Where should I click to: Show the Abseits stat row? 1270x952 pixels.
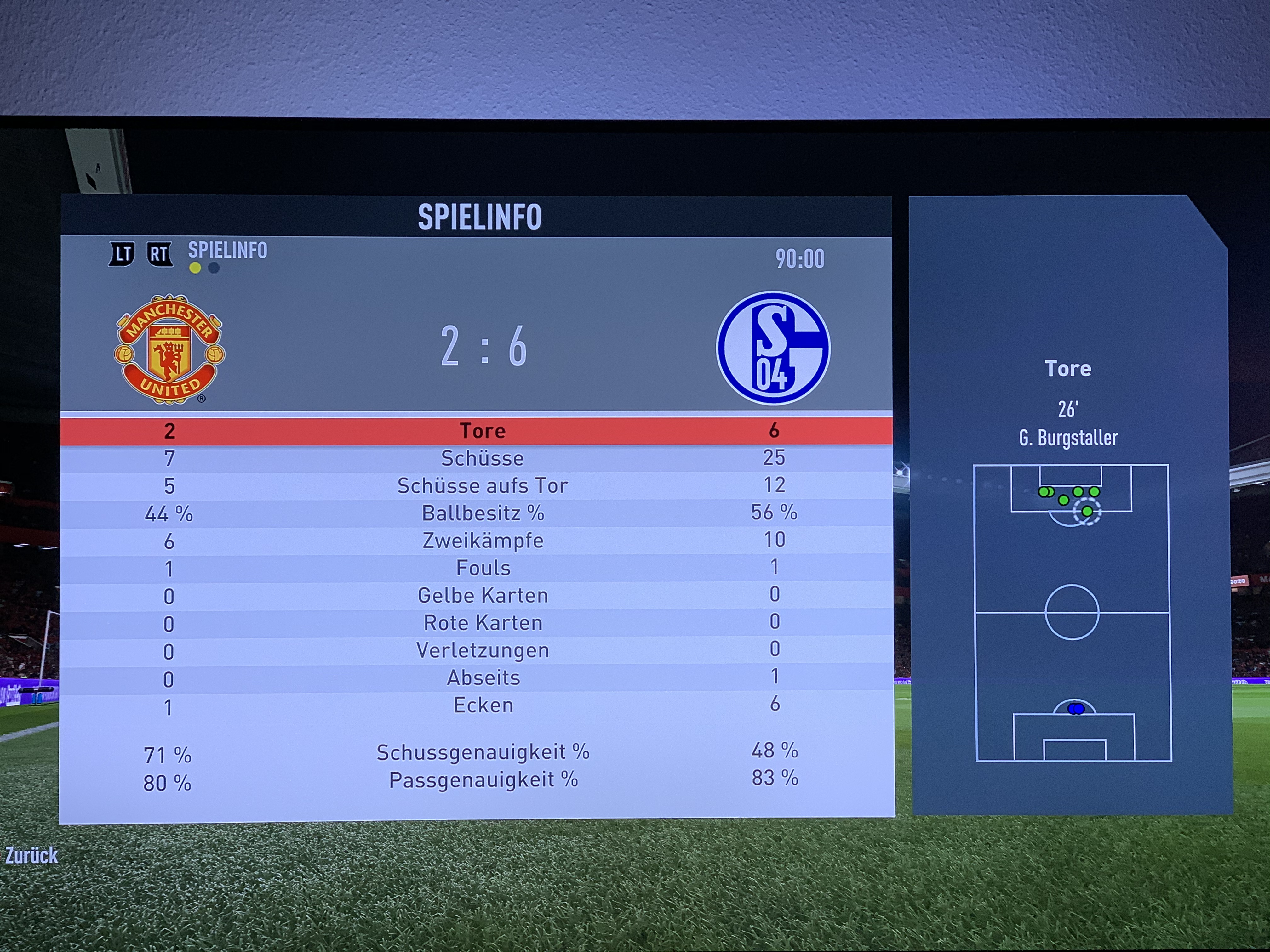(x=482, y=678)
